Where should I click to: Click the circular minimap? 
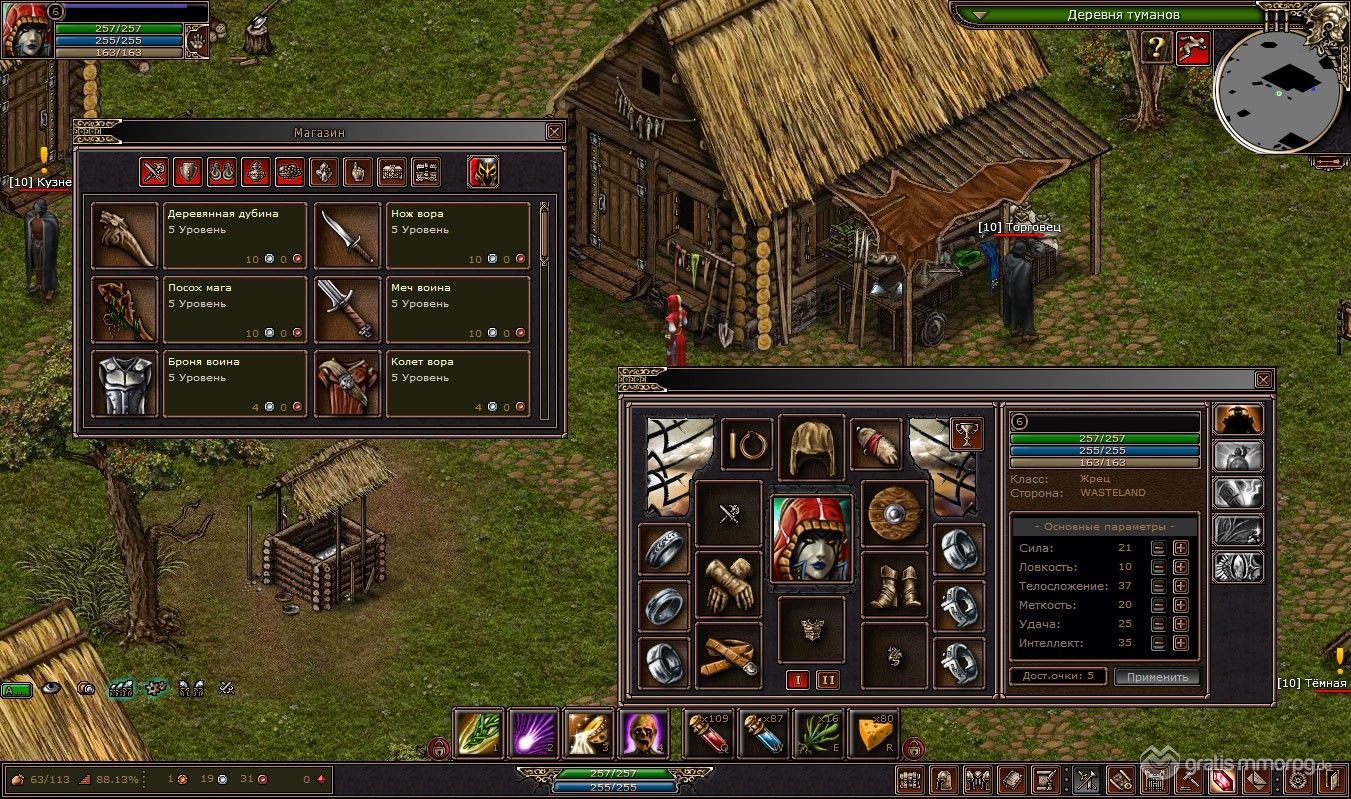(x=1276, y=91)
